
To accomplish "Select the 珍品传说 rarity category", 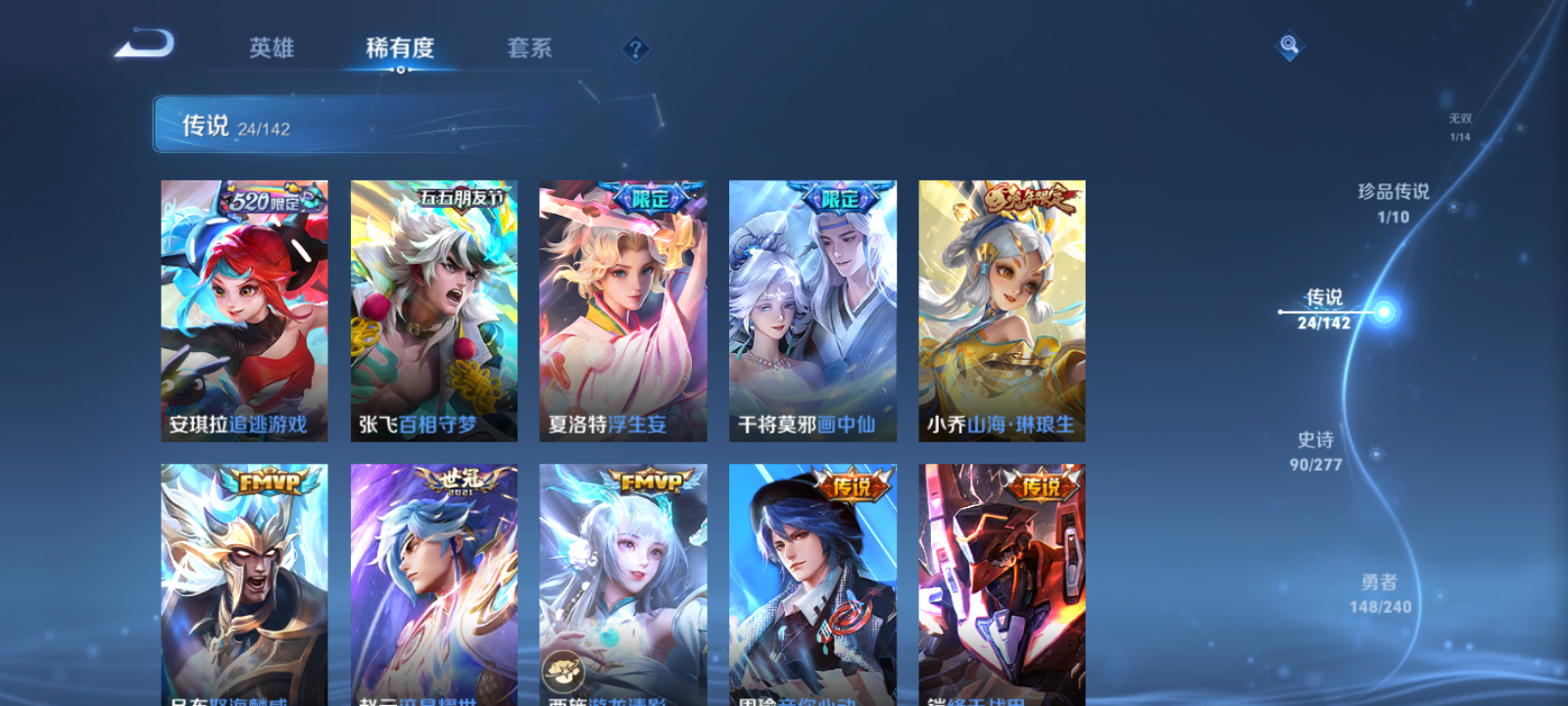I will (1392, 203).
